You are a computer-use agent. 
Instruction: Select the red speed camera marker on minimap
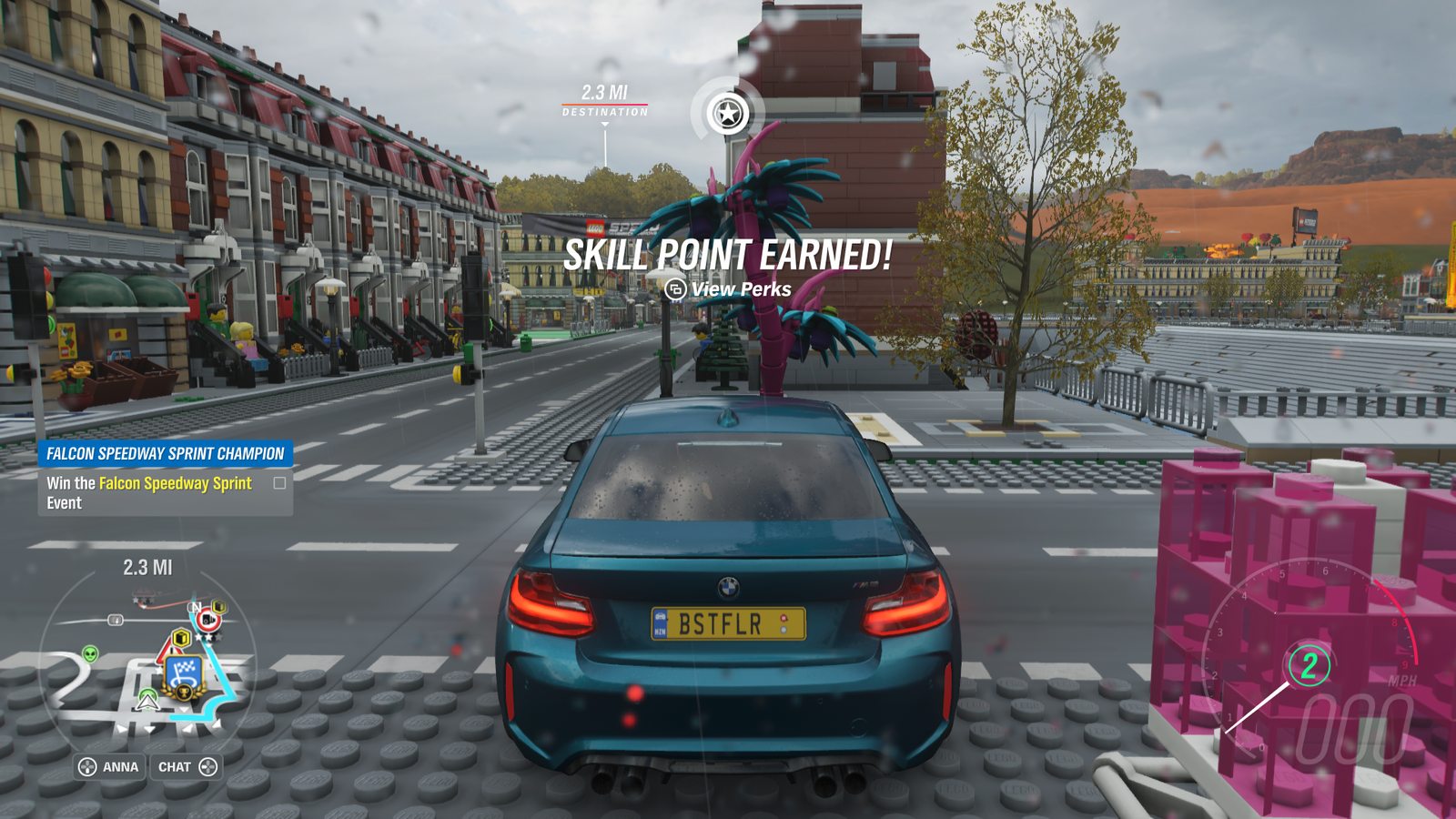tap(207, 620)
